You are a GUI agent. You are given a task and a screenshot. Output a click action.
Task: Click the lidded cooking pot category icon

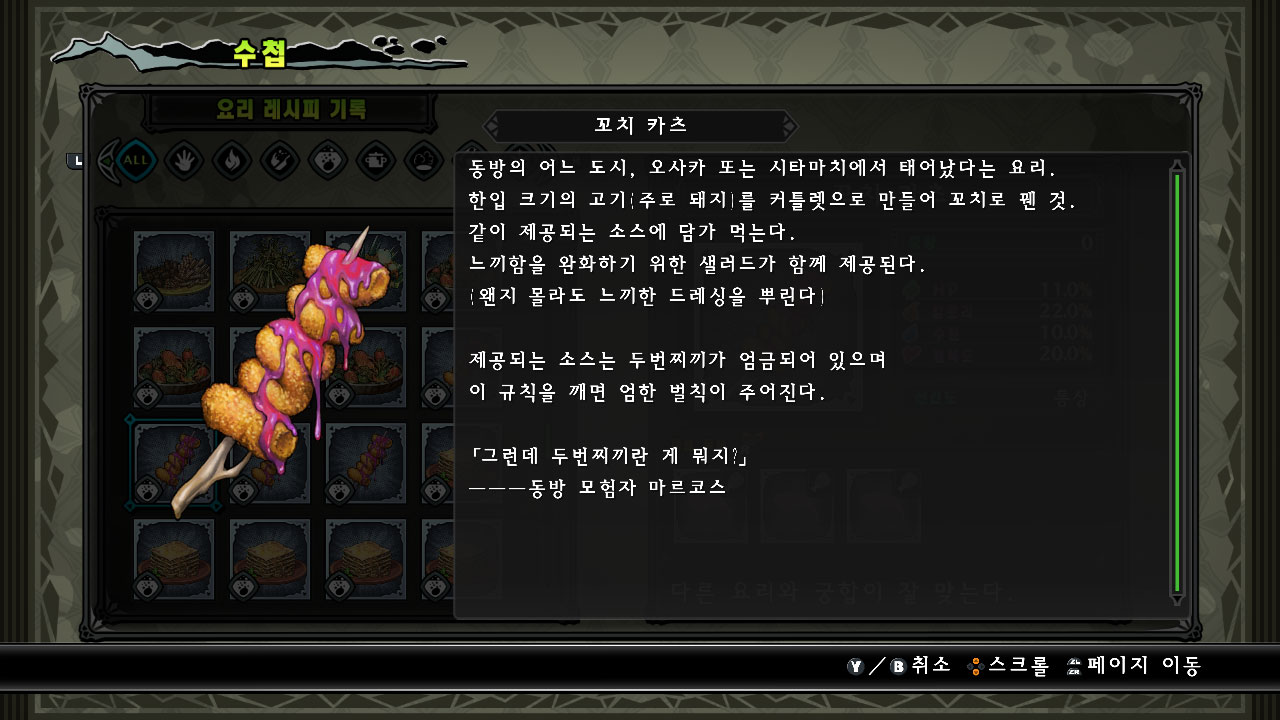coord(374,160)
